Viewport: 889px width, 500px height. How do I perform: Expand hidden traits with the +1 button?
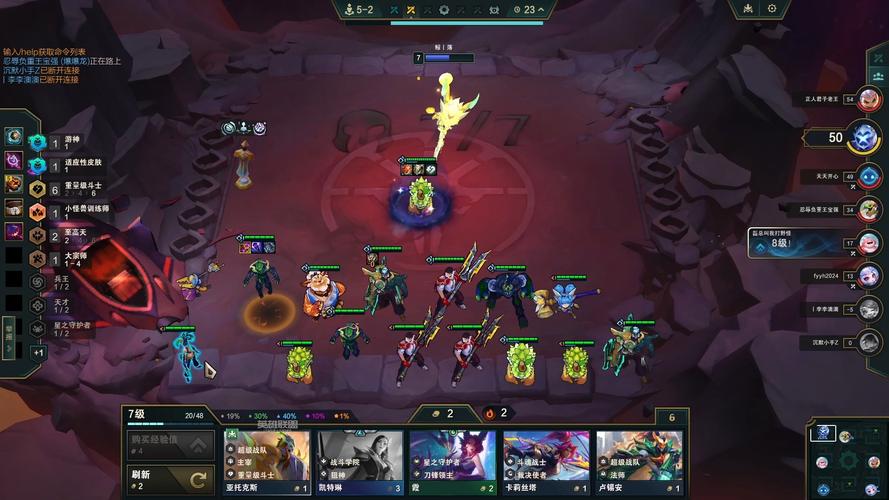coord(38,352)
